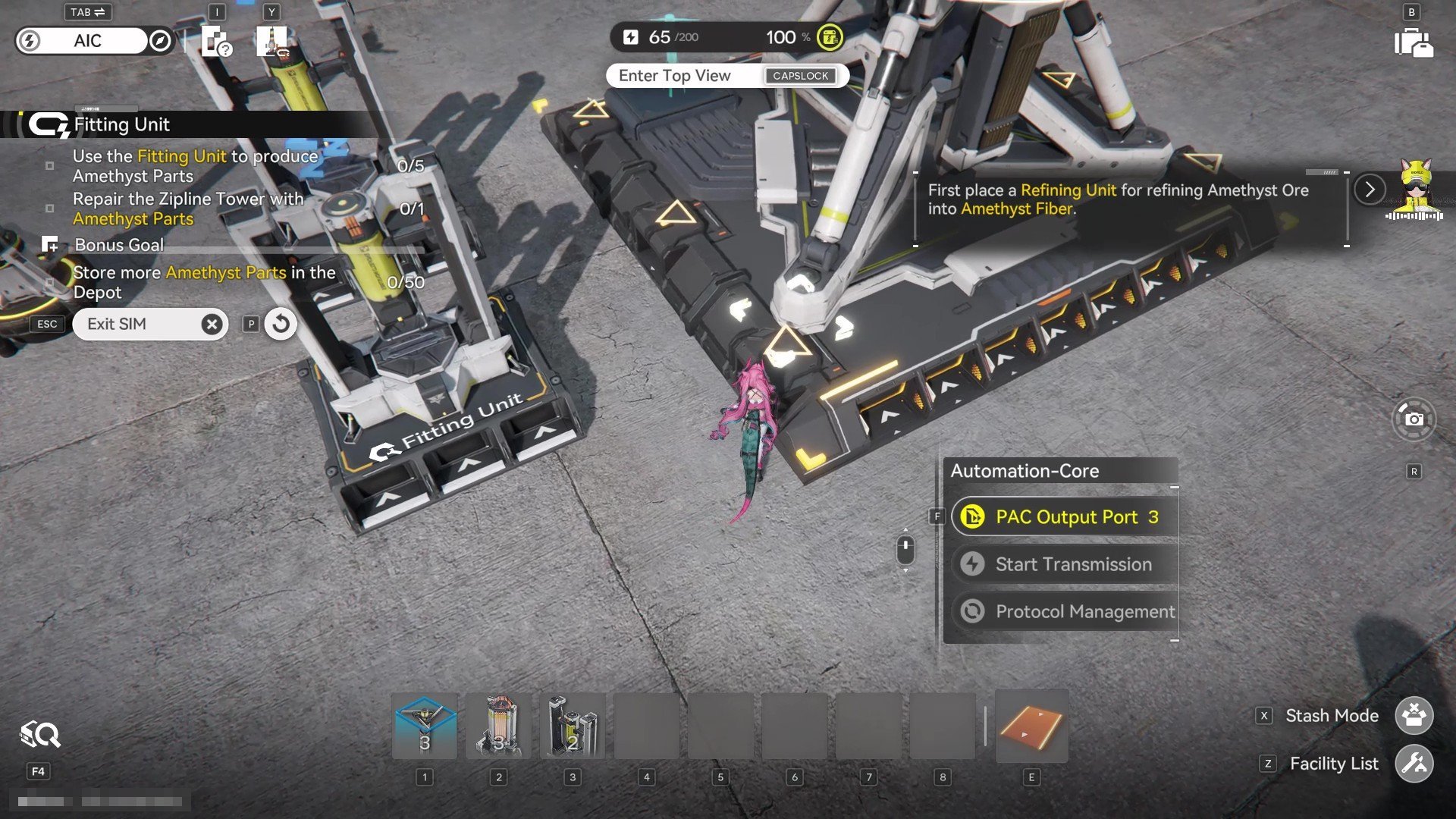Click the Fitting Unit mission tracker header
Screen dimensions: 1456x819
click(121, 124)
